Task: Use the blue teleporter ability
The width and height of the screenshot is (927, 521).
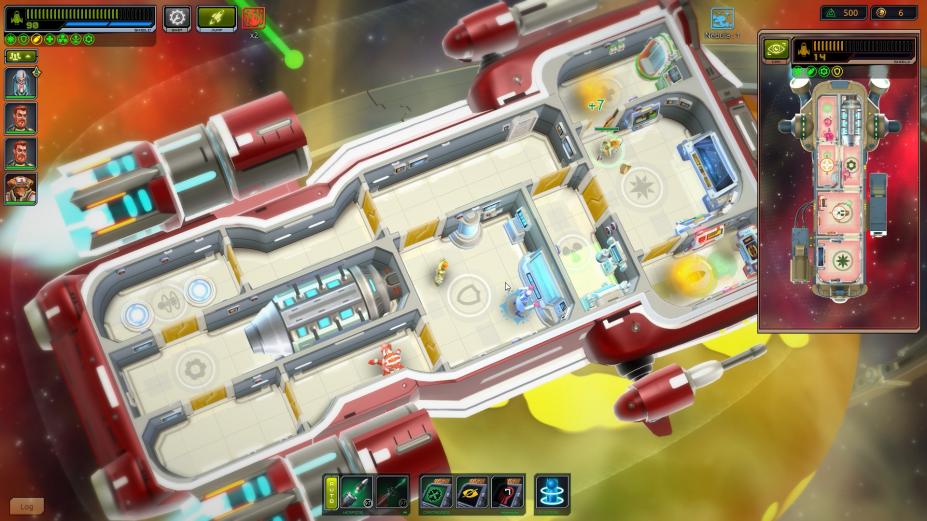Action: (552, 493)
